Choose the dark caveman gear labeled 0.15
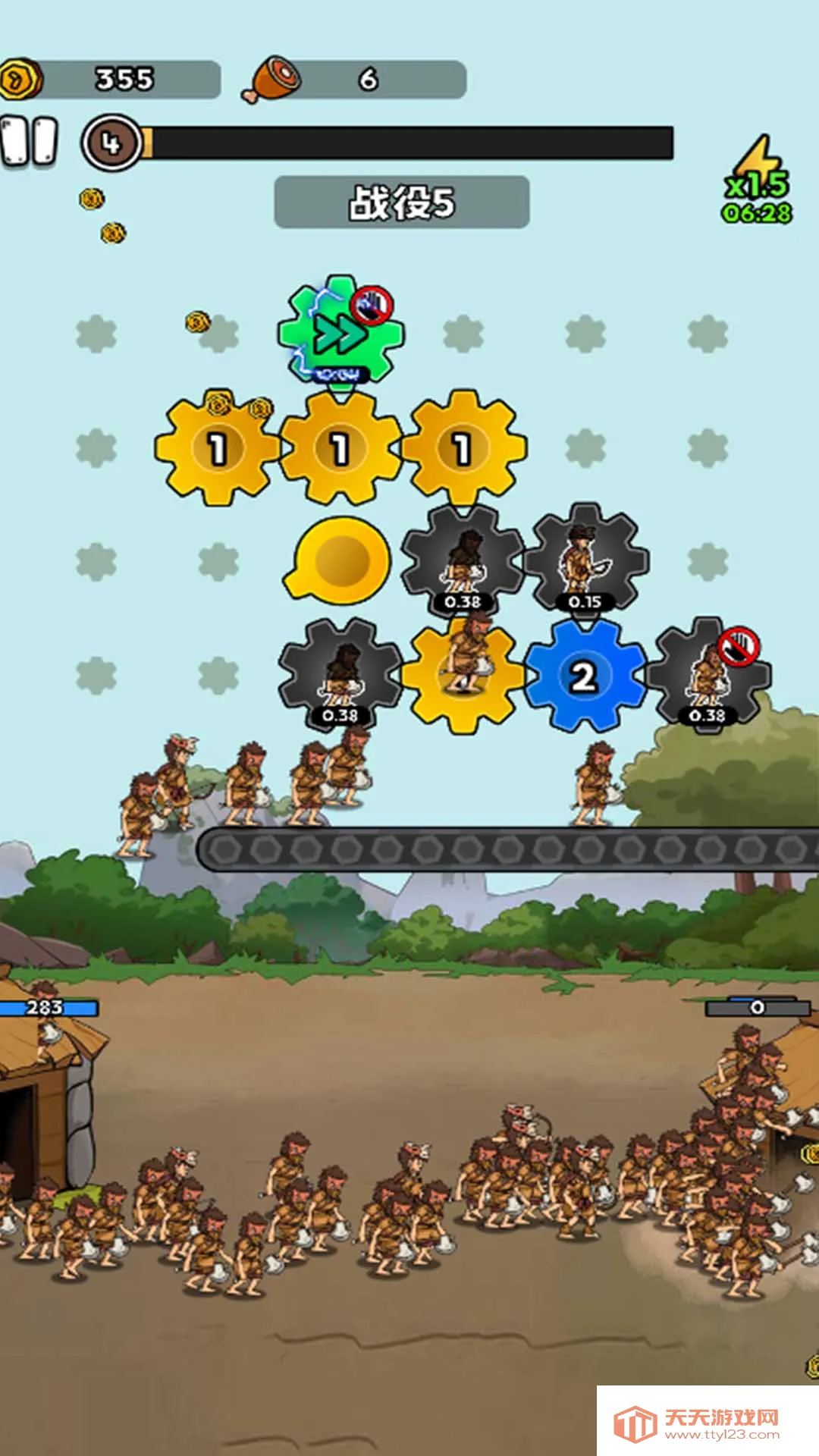The height and width of the screenshot is (1456, 819). click(585, 561)
